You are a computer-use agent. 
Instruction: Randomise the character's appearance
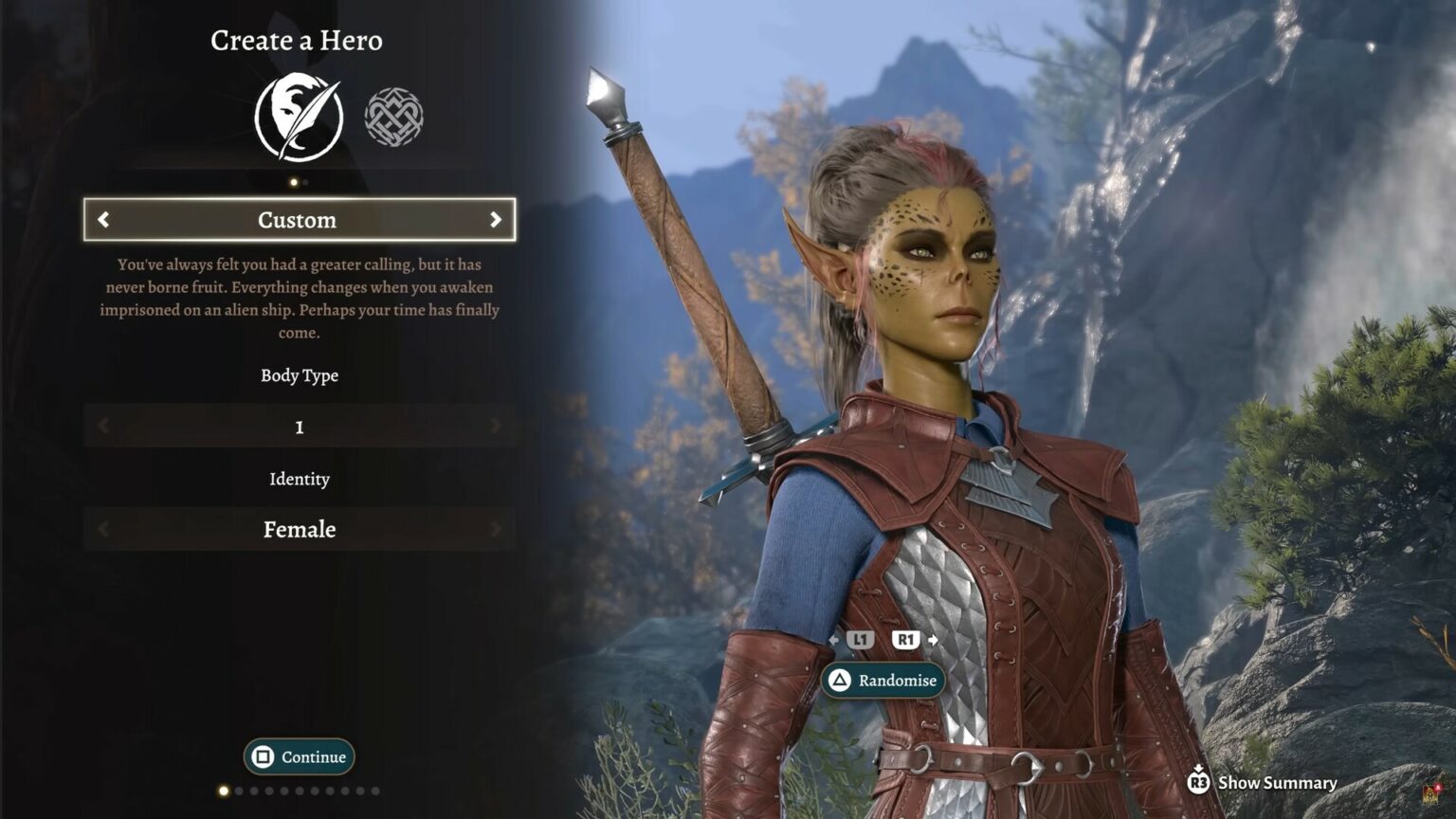(883, 681)
